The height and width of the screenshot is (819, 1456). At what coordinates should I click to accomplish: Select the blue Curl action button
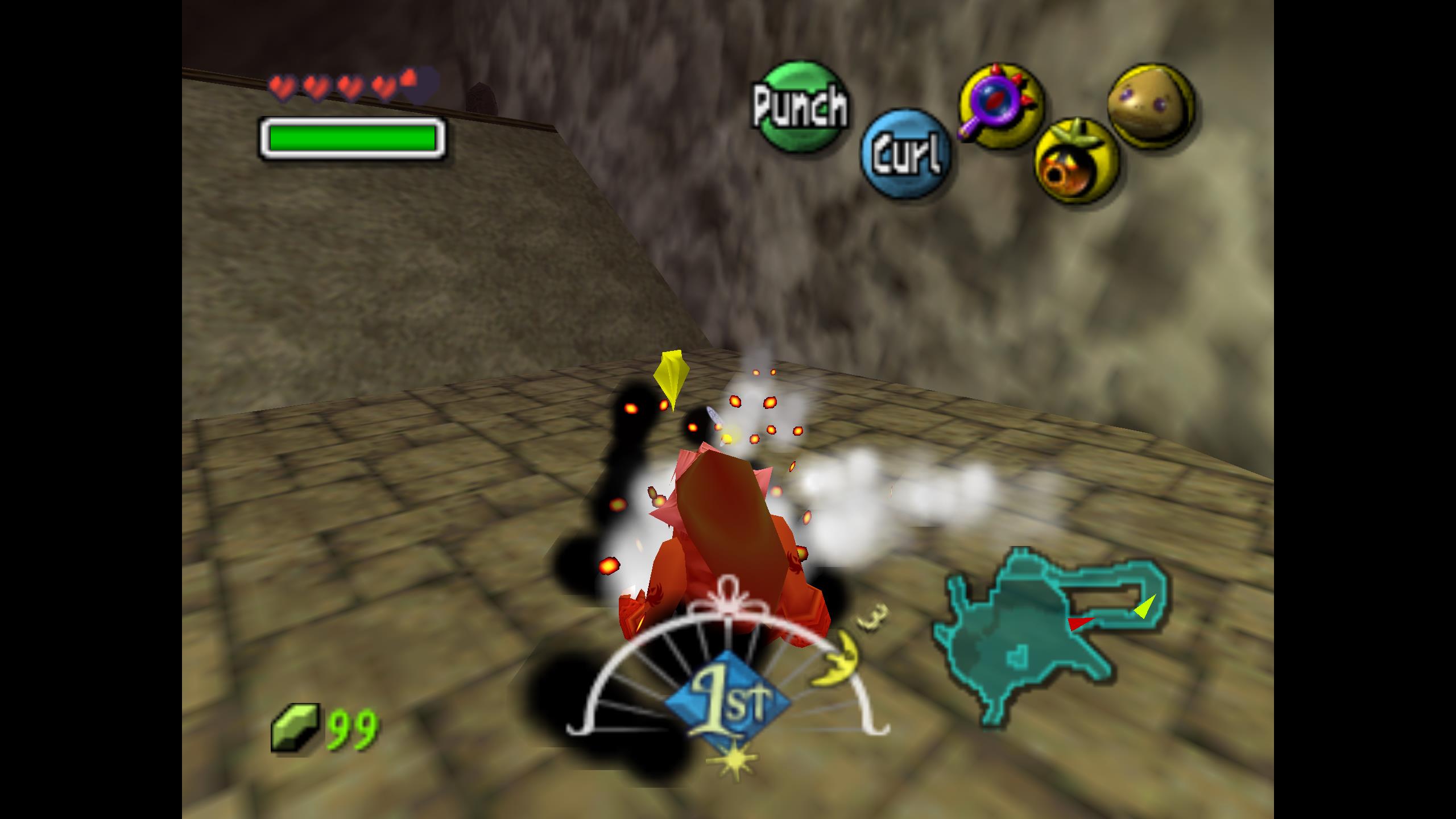click(905, 154)
